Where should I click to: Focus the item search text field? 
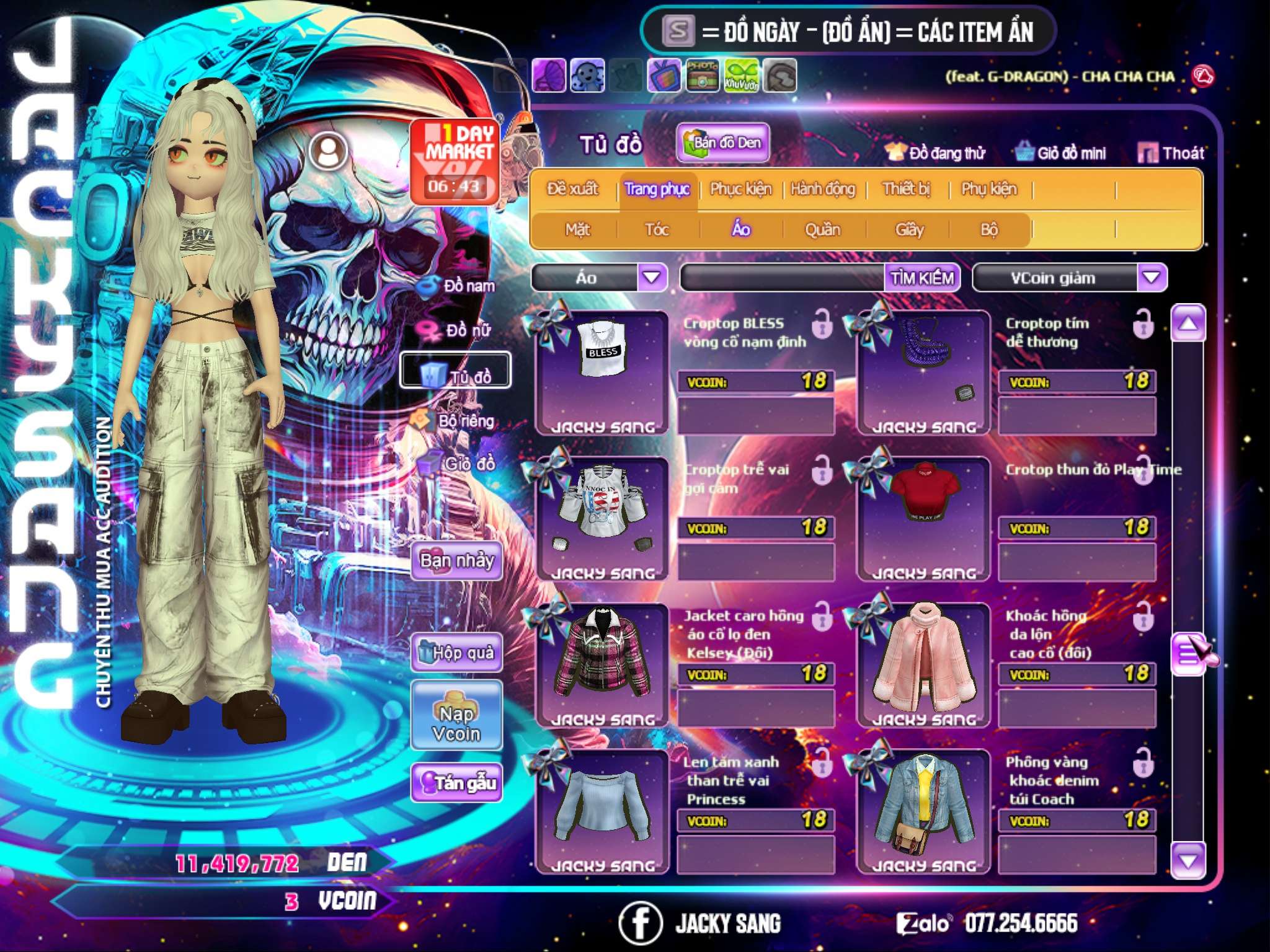(x=783, y=278)
